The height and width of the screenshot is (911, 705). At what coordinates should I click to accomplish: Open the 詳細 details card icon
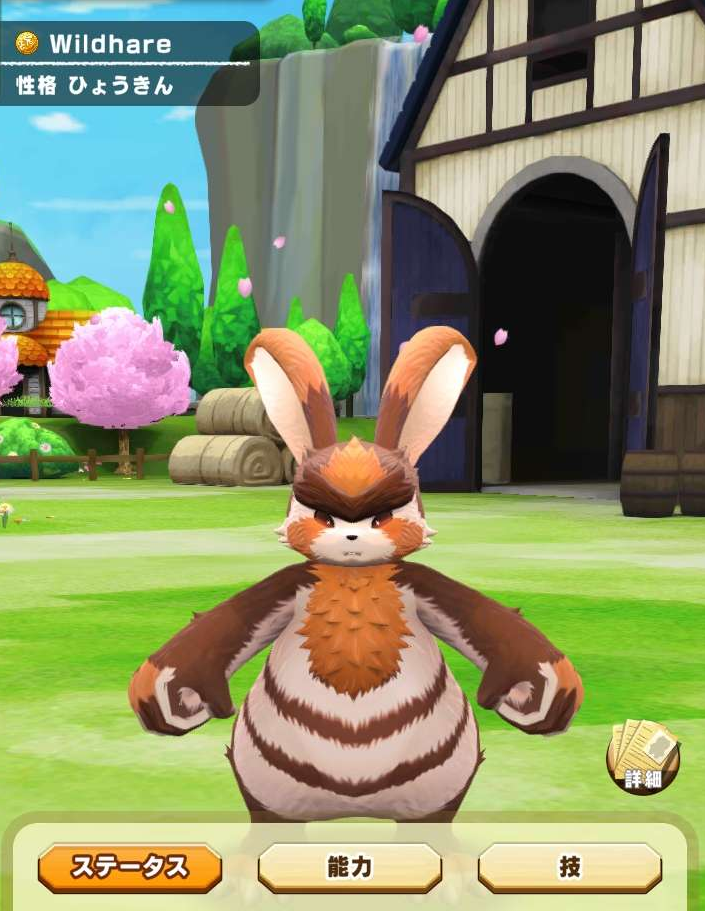point(642,759)
